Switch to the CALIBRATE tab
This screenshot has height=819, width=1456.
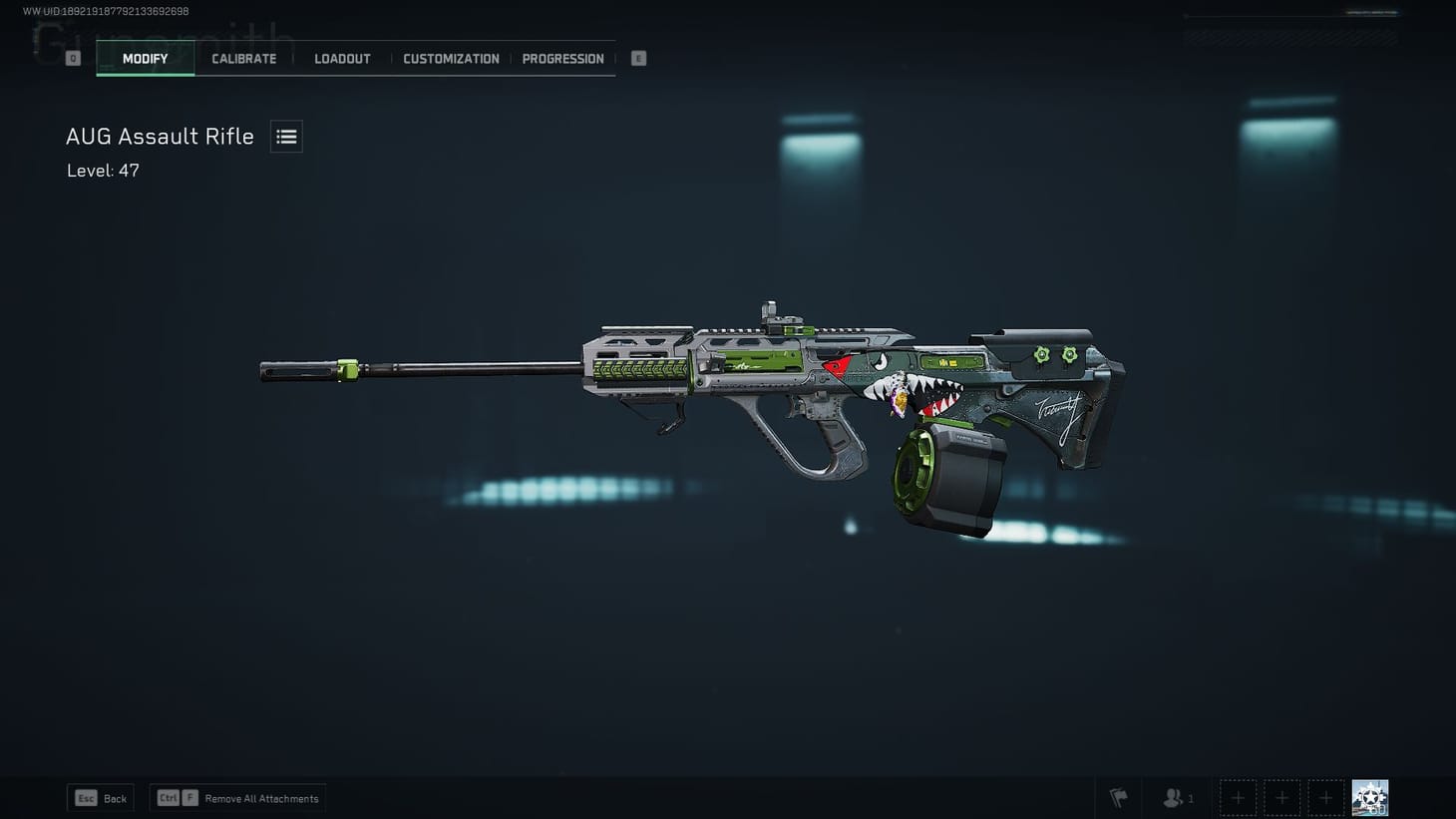click(243, 58)
